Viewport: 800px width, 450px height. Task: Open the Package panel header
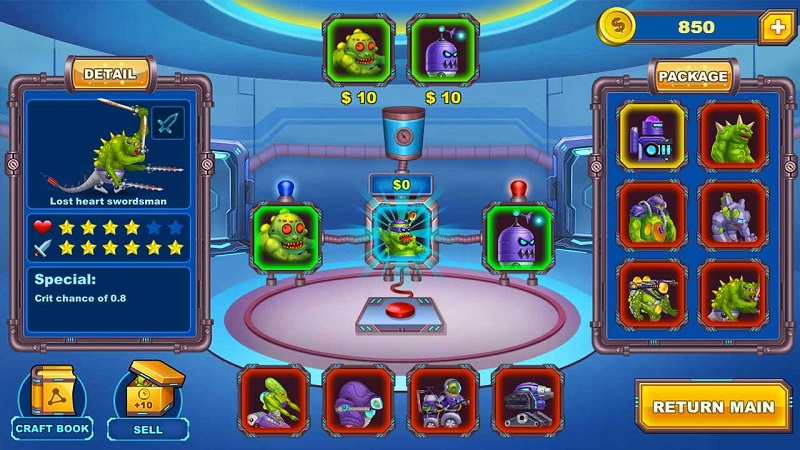point(691,76)
